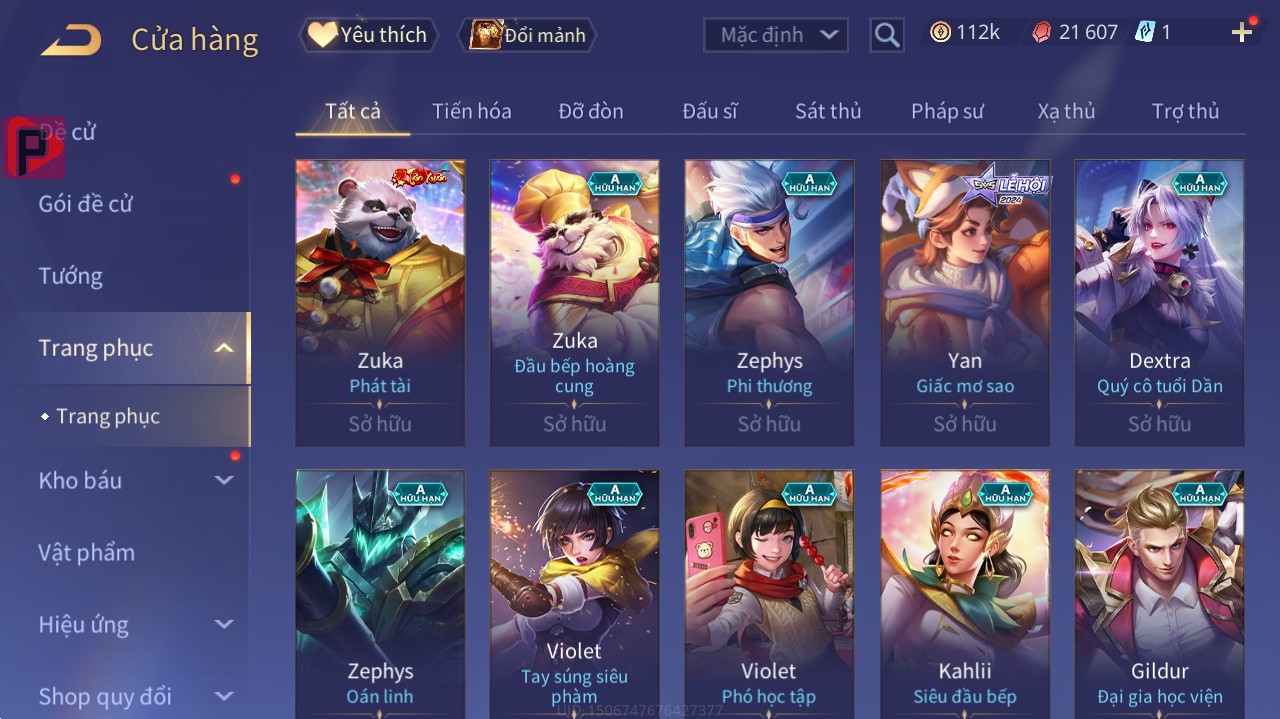Expand the Mặc định sort dropdown
This screenshot has height=719, width=1280.
pos(776,35)
